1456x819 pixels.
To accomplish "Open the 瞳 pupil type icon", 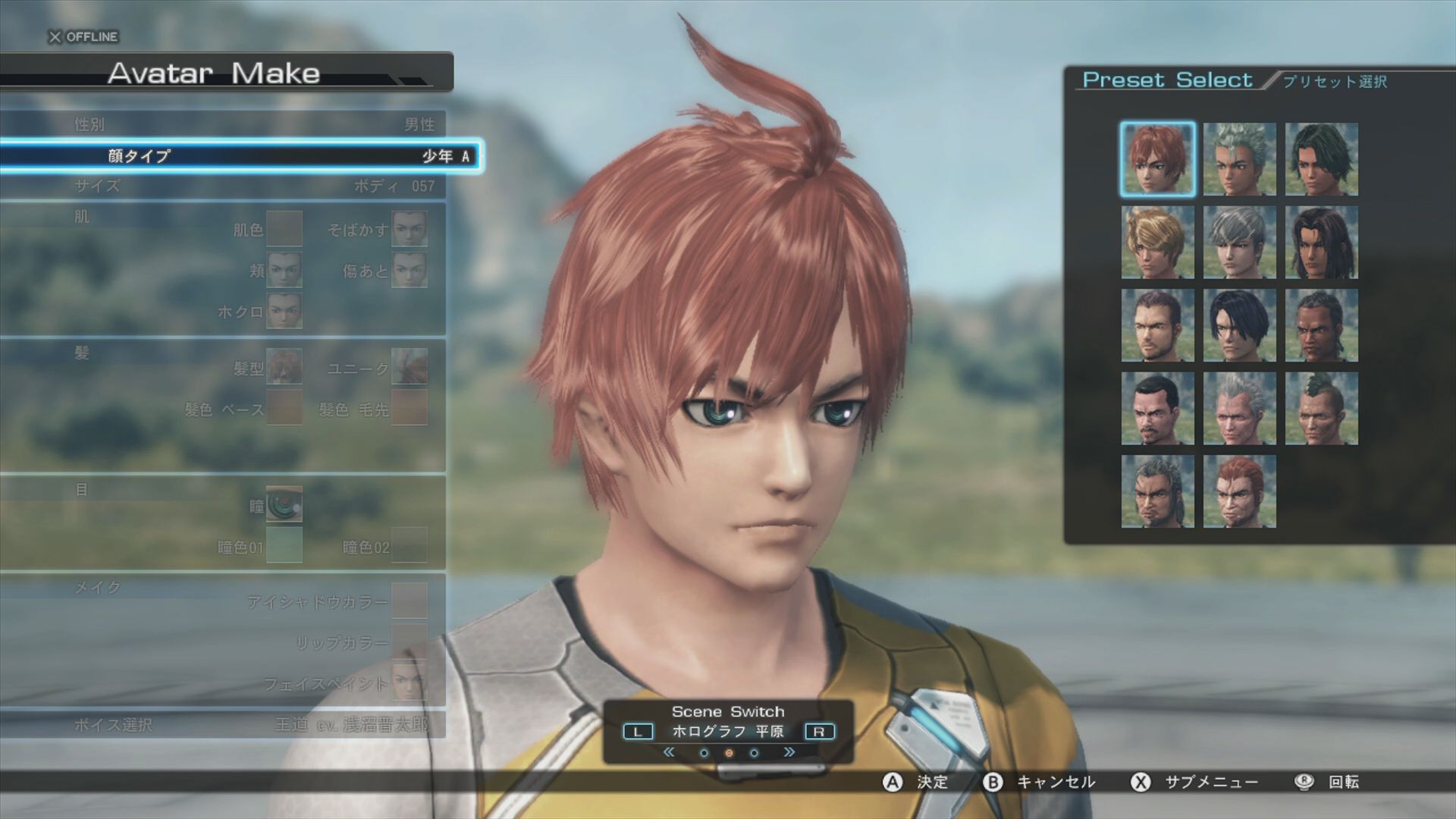I will tap(284, 505).
